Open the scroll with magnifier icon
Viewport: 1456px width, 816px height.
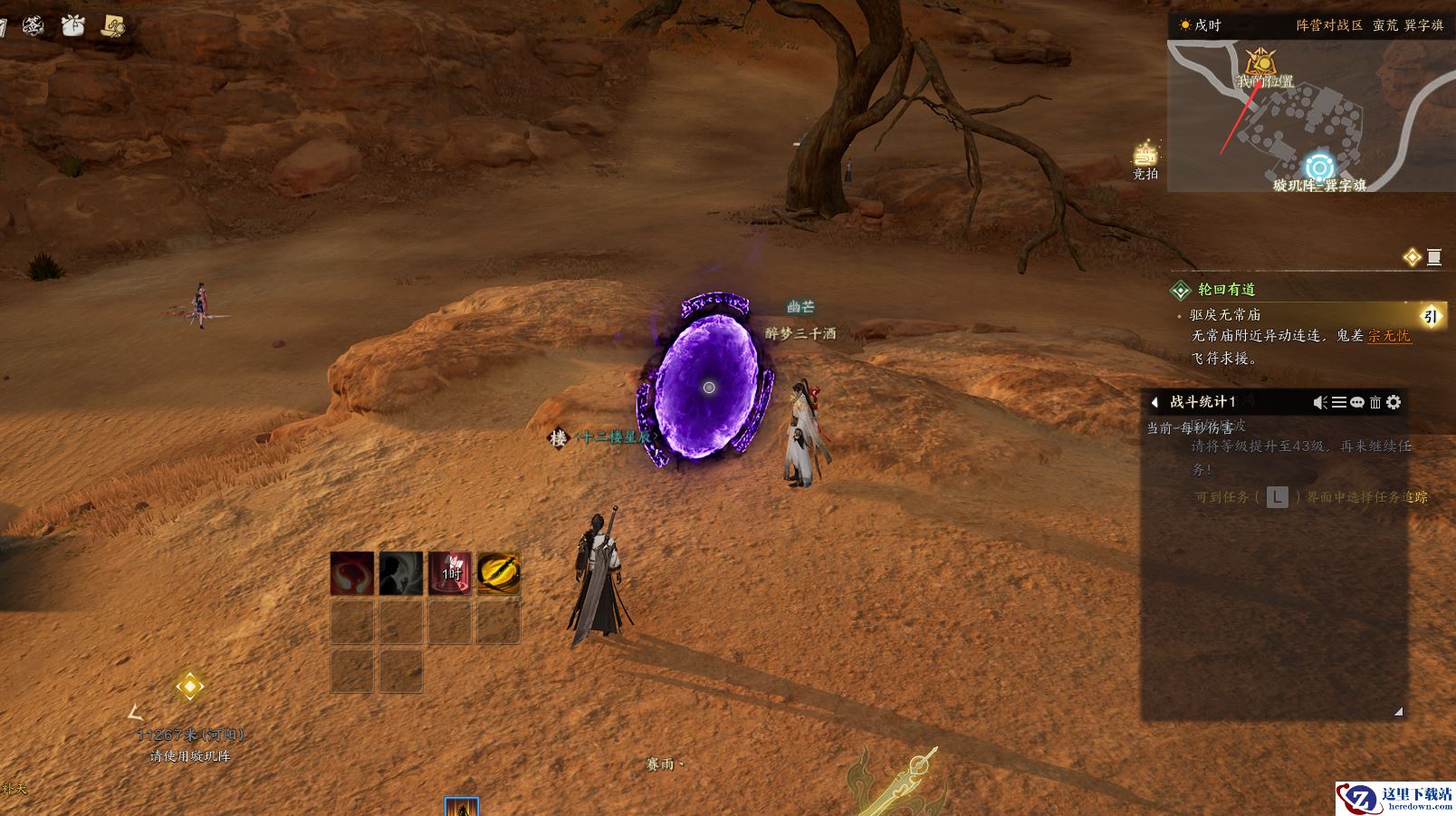(113, 26)
